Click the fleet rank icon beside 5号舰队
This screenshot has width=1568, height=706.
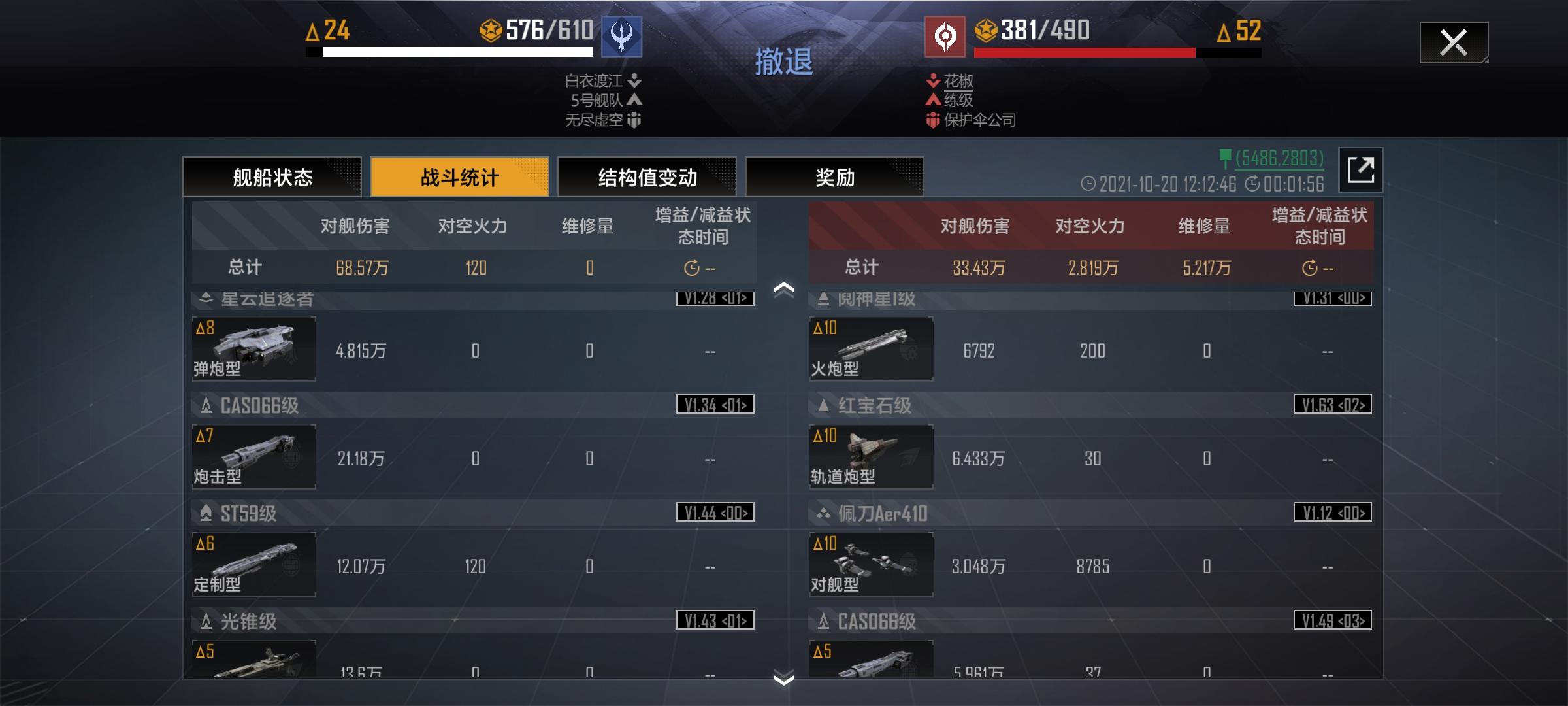point(633,101)
